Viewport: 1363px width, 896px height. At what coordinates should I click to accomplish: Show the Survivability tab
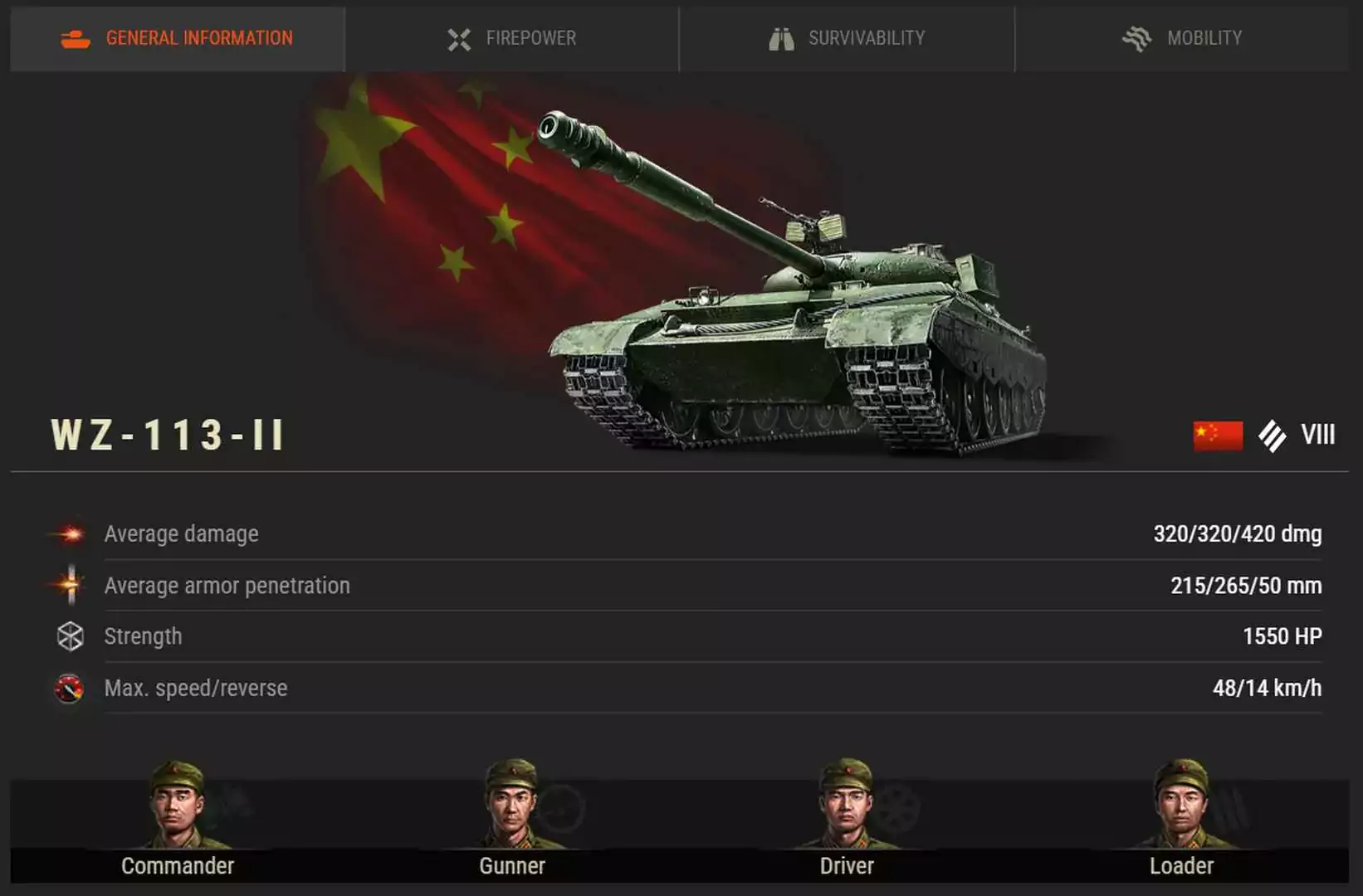[x=847, y=38]
